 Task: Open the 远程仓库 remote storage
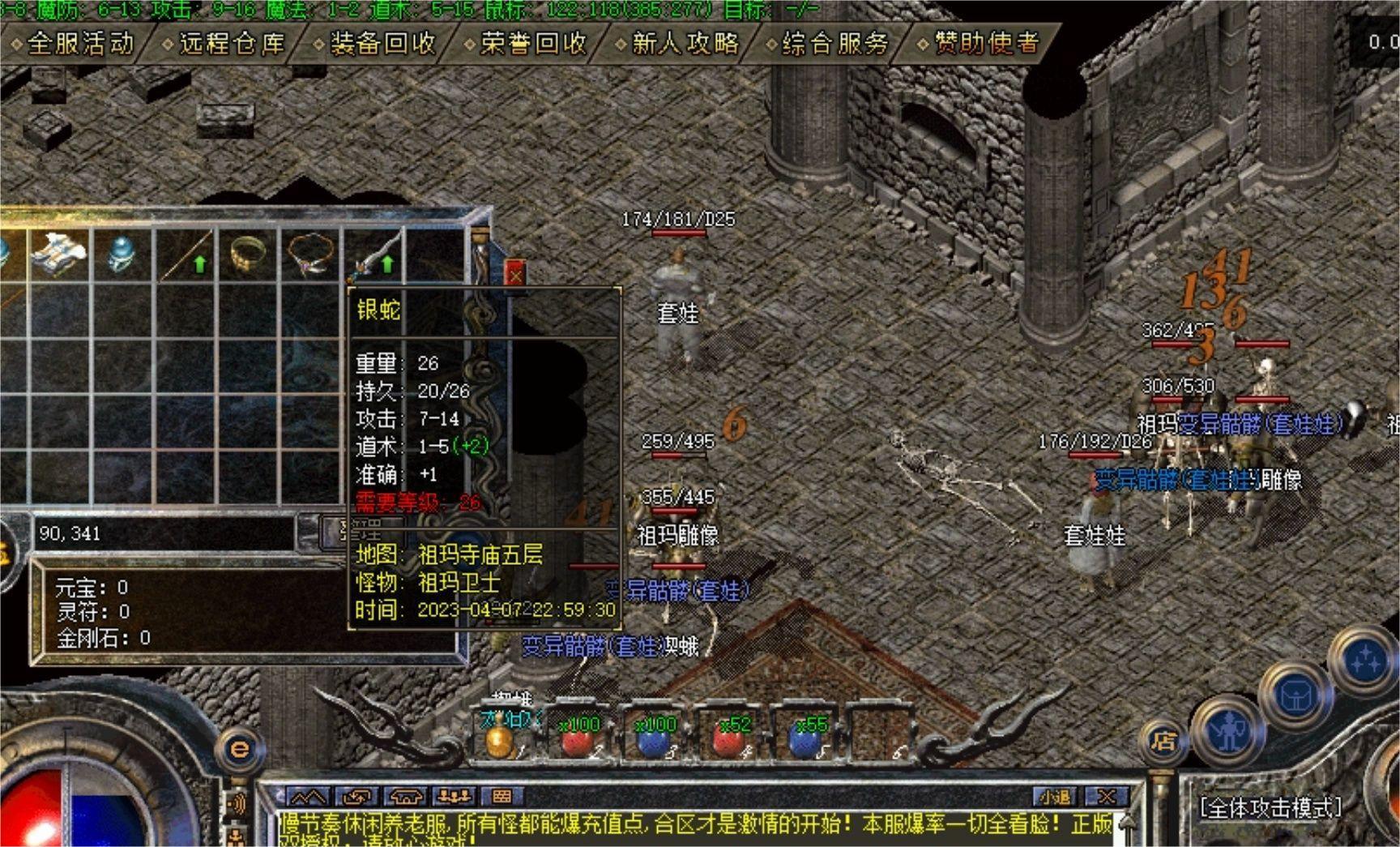[231, 43]
